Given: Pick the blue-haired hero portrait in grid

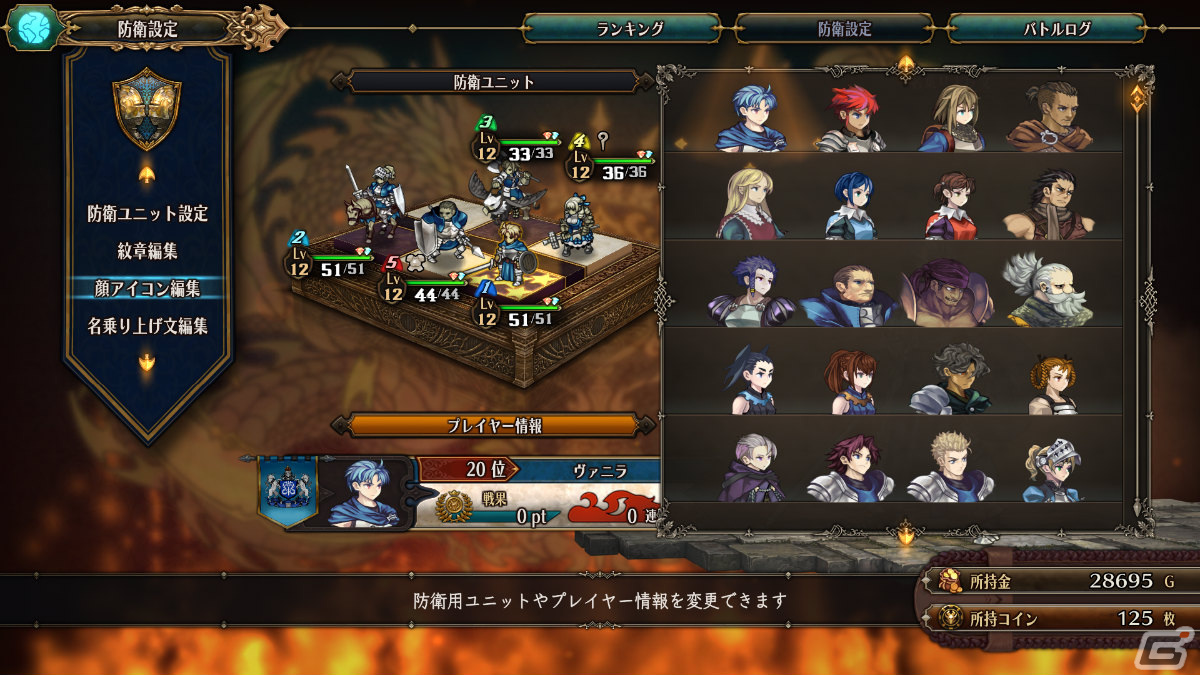Looking at the screenshot, I should [750, 118].
